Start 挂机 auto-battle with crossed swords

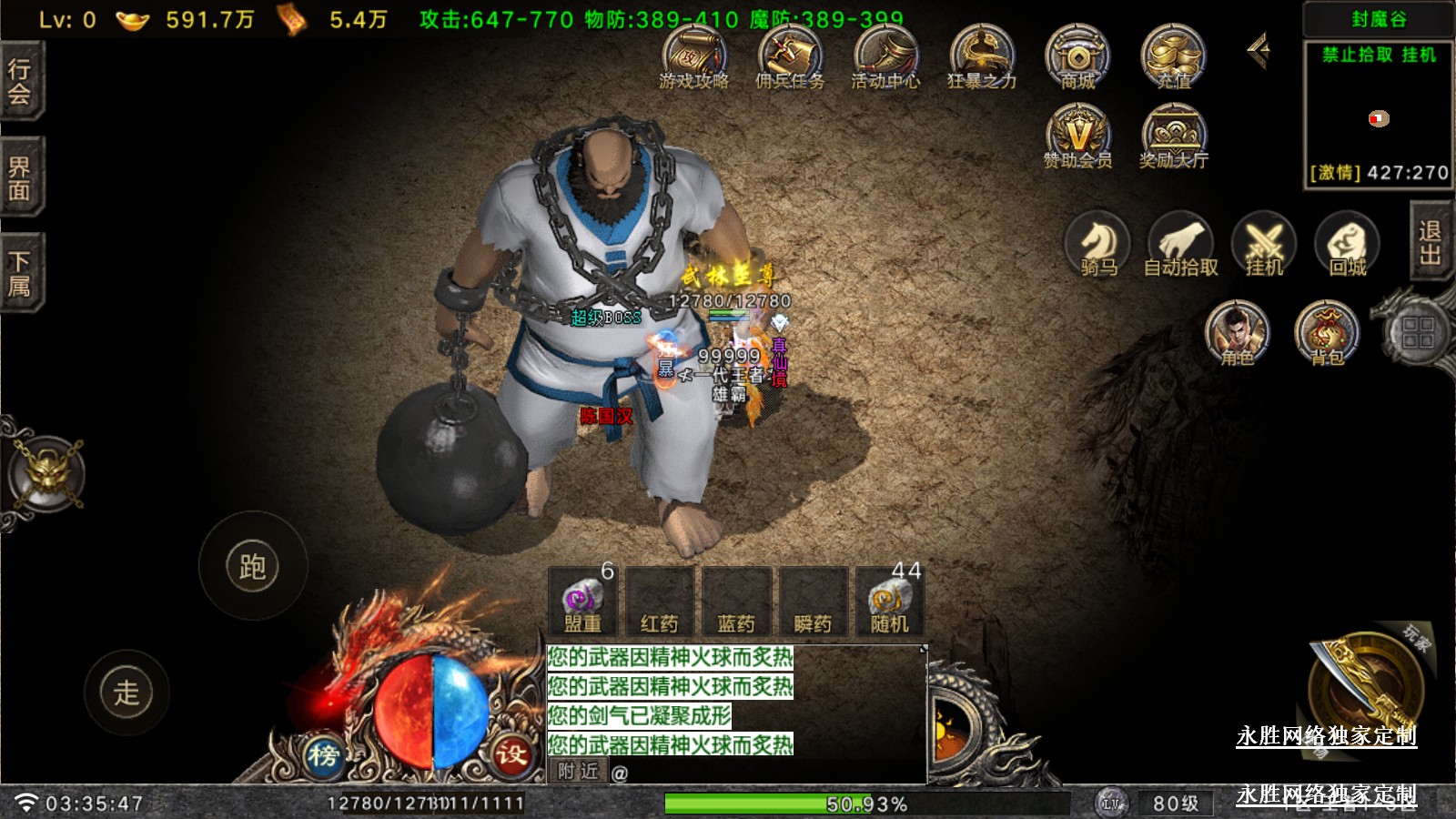[1264, 244]
